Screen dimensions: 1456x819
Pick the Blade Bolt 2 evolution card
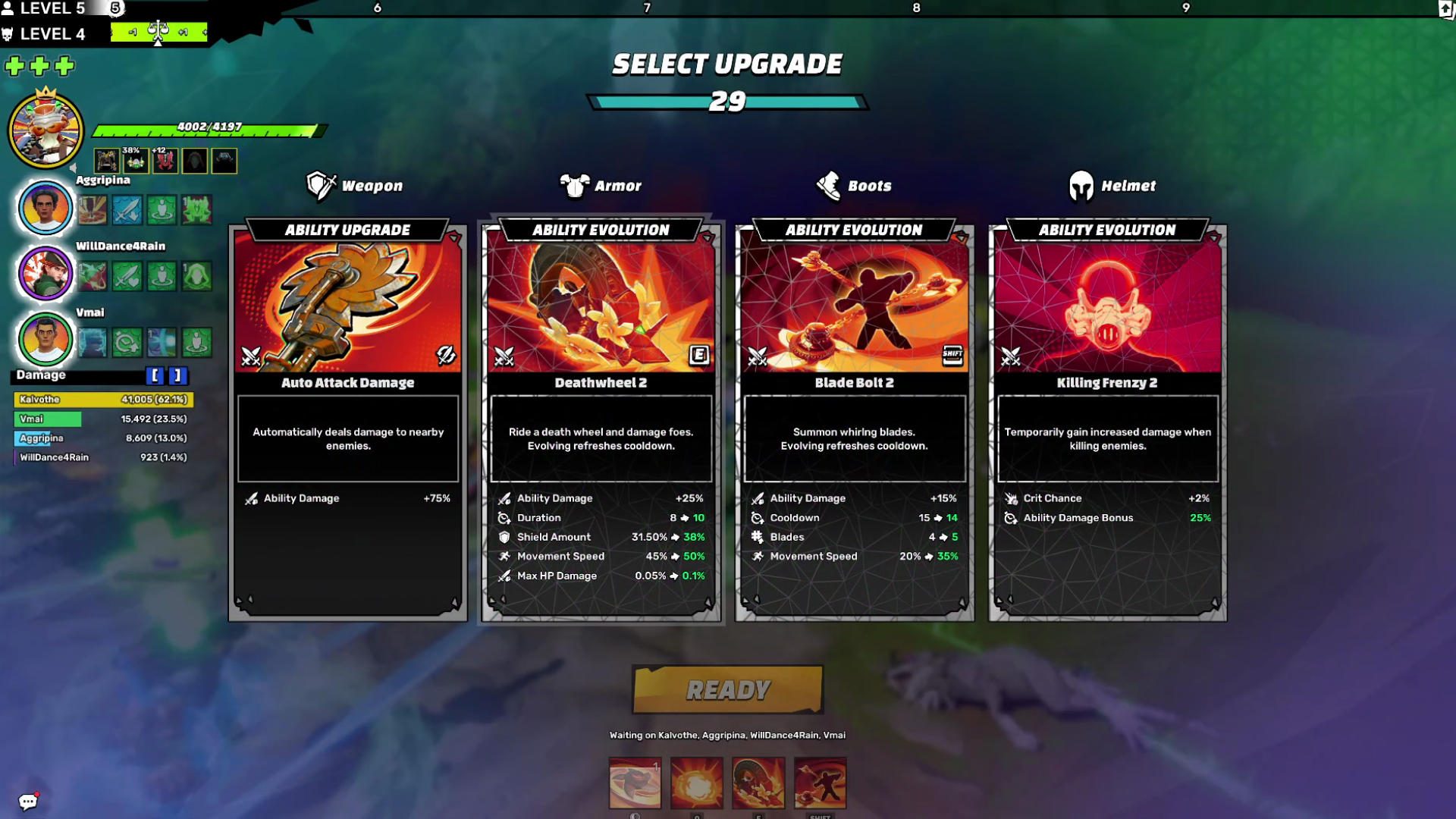pyautogui.click(x=855, y=422)
